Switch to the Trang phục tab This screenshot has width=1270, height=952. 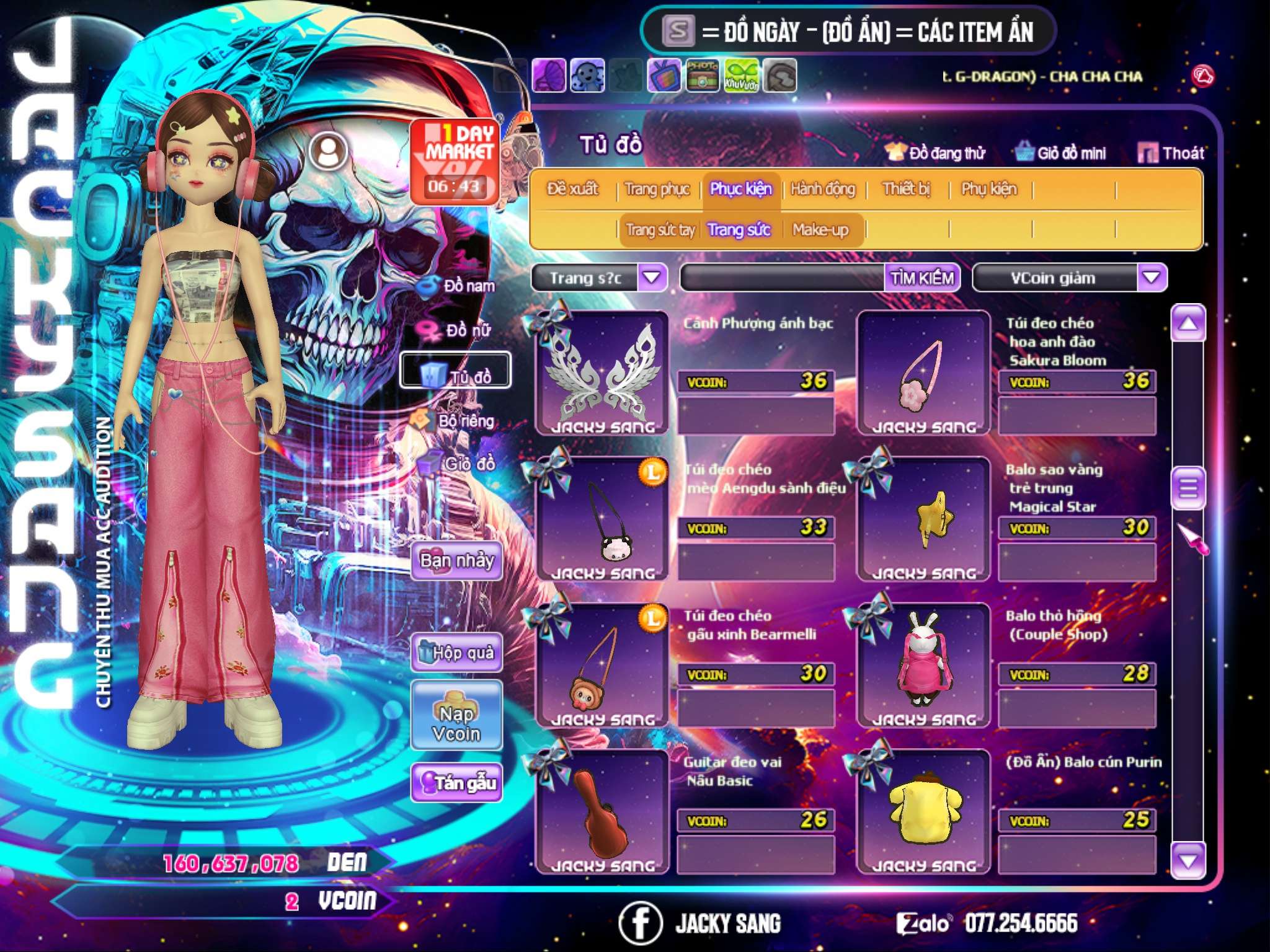click(657, 189)
